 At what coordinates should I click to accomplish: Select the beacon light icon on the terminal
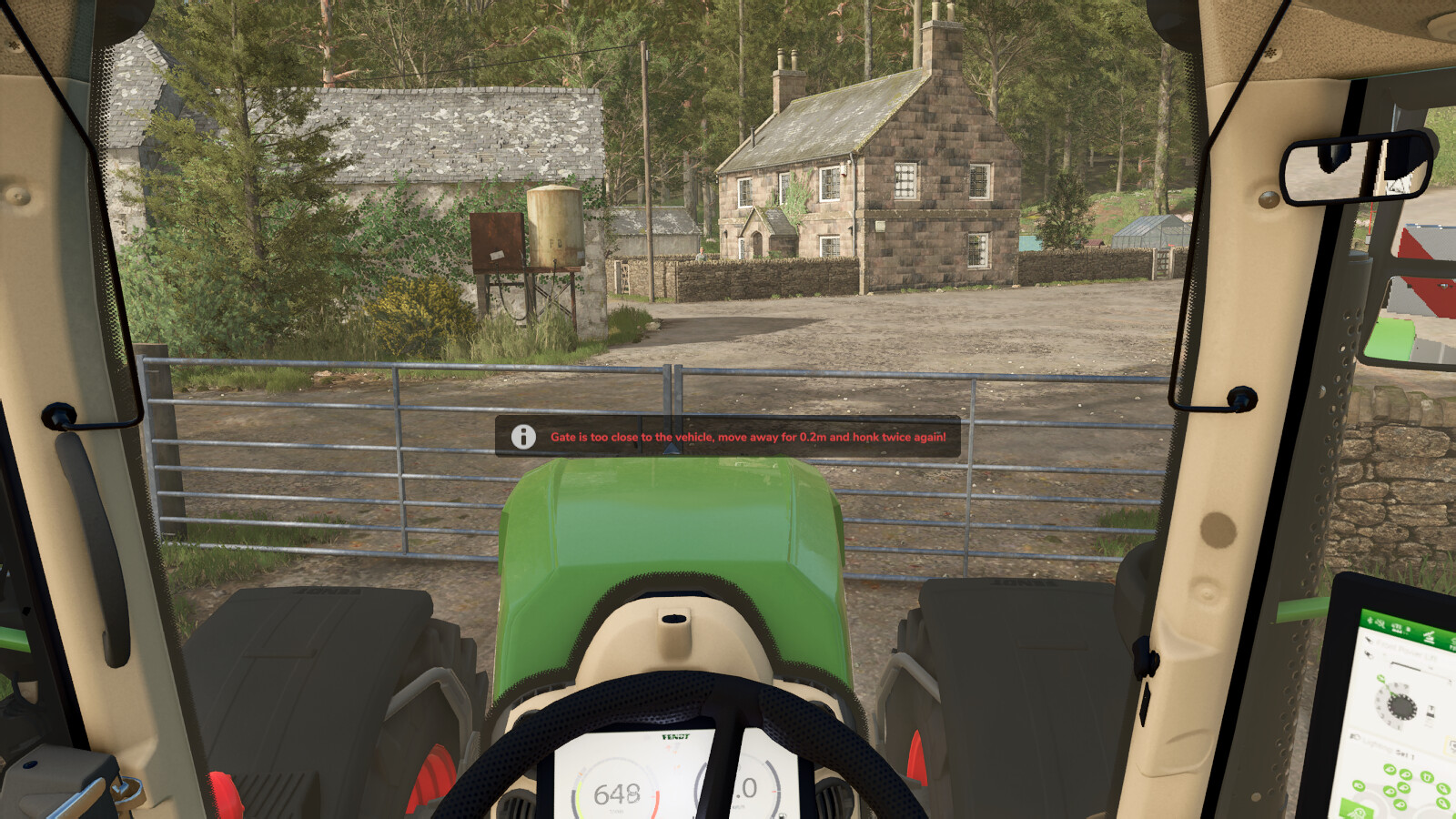click(x=1427, y=777)
